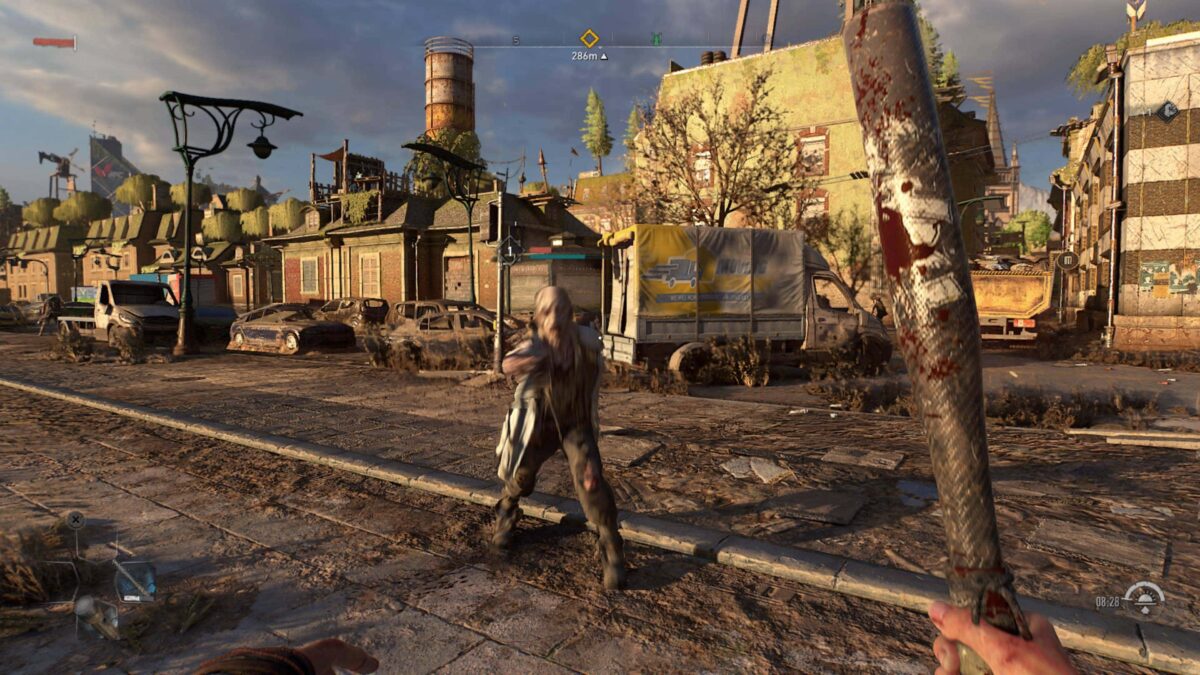Select the dark diamond location marker on the striped building
This screenshot has width=1200, height=675.
(1167, 111)
